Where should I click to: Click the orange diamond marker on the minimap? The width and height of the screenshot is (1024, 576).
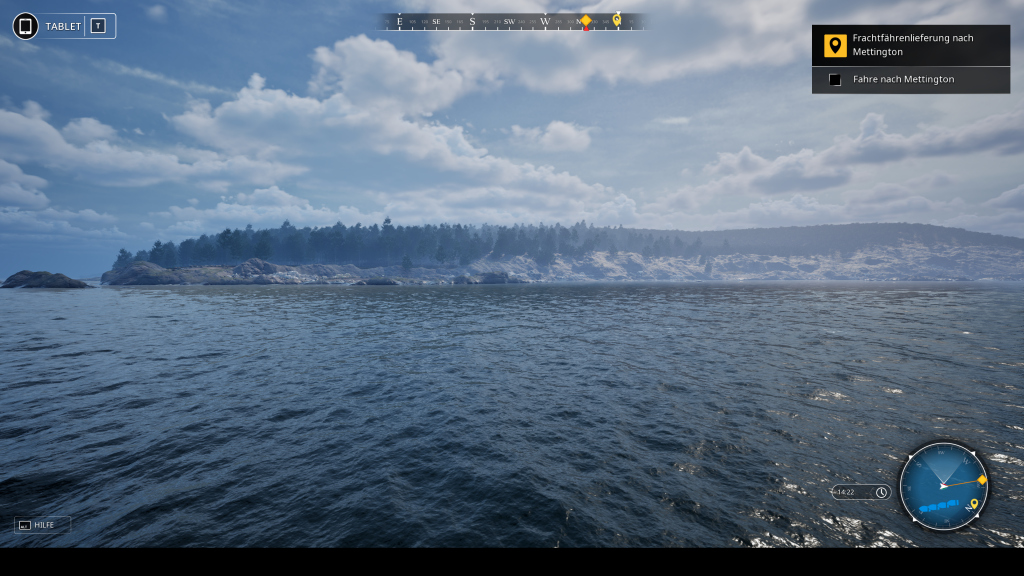(982, 480)
